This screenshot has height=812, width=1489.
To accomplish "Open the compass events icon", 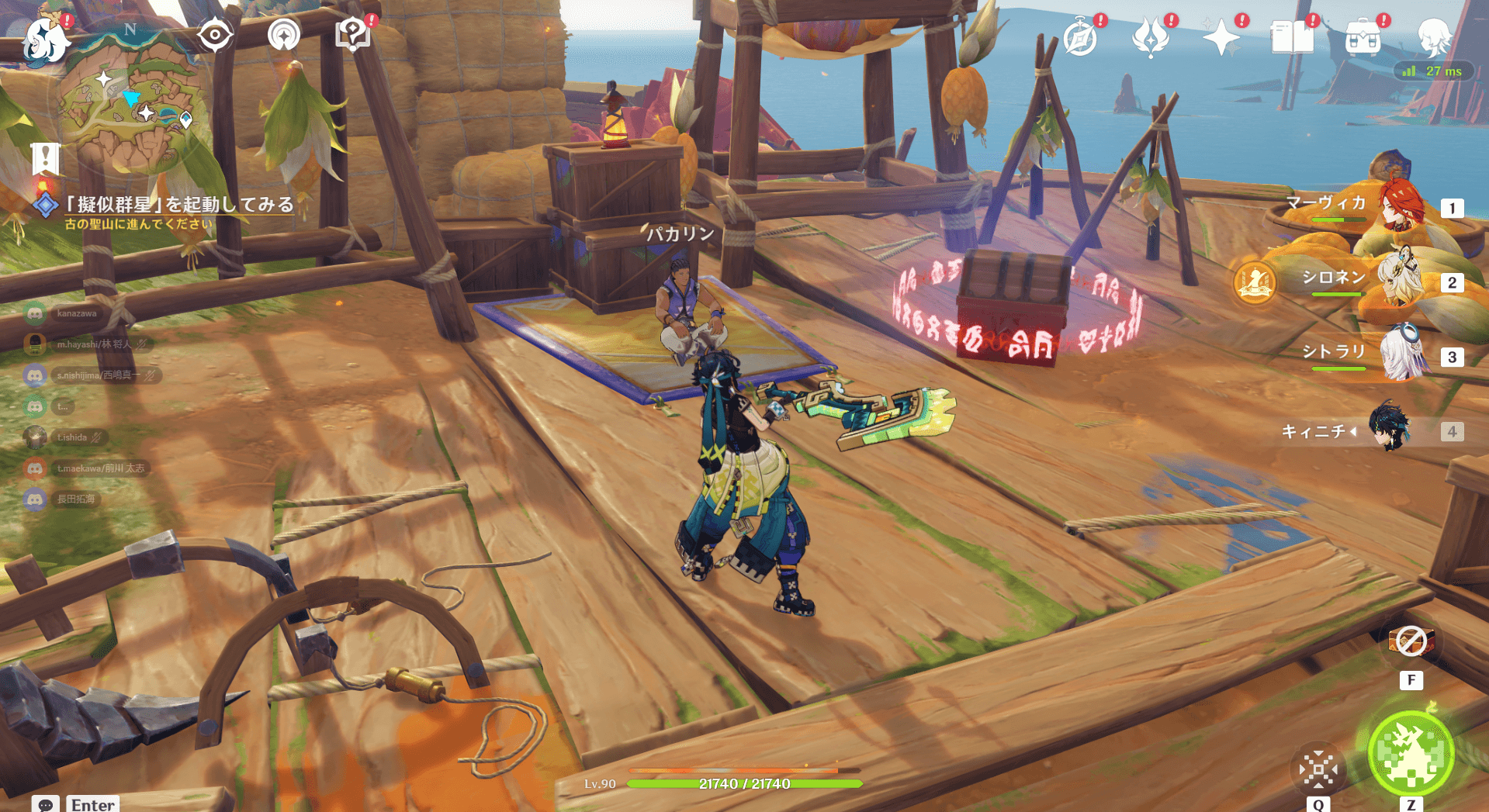I will 1080,37.
